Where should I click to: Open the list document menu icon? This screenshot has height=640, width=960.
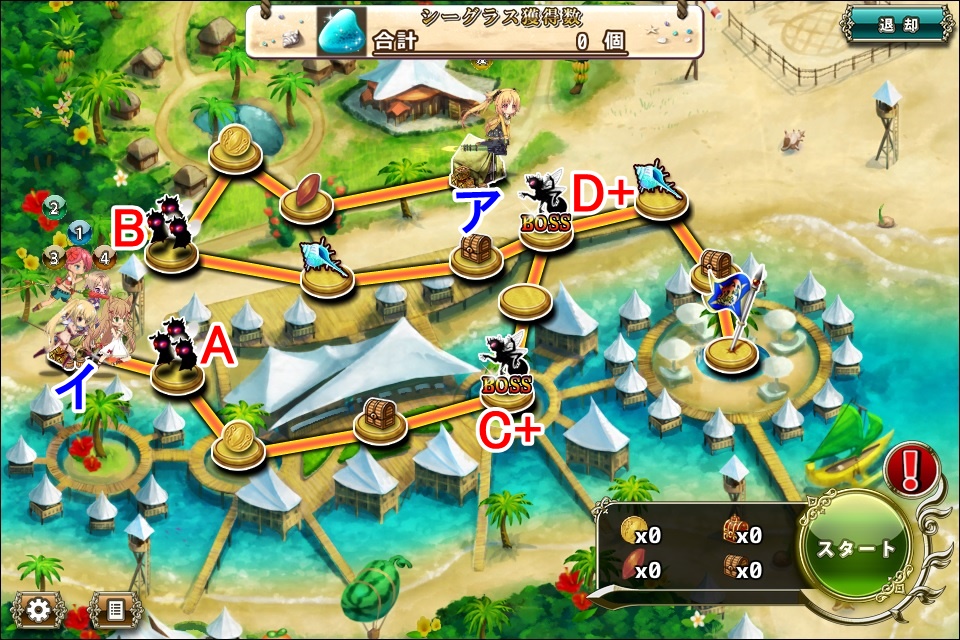[x=114, y=608]
